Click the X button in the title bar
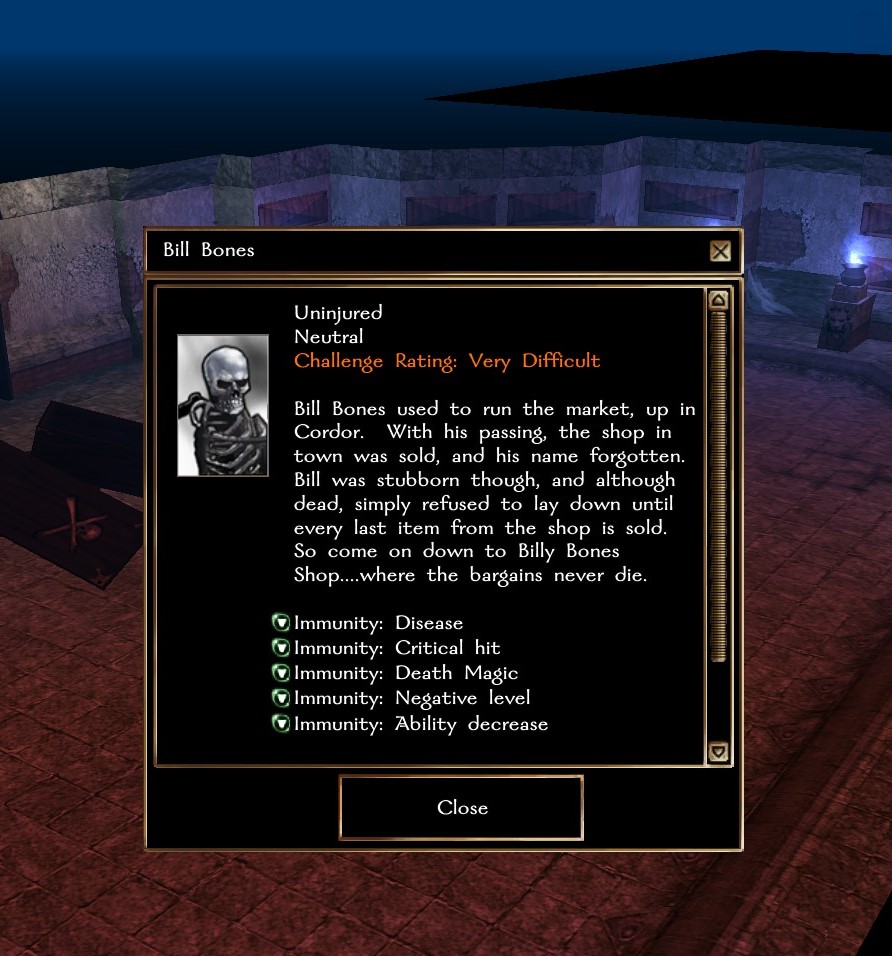892x956 pixels. (x=720, y=251)
